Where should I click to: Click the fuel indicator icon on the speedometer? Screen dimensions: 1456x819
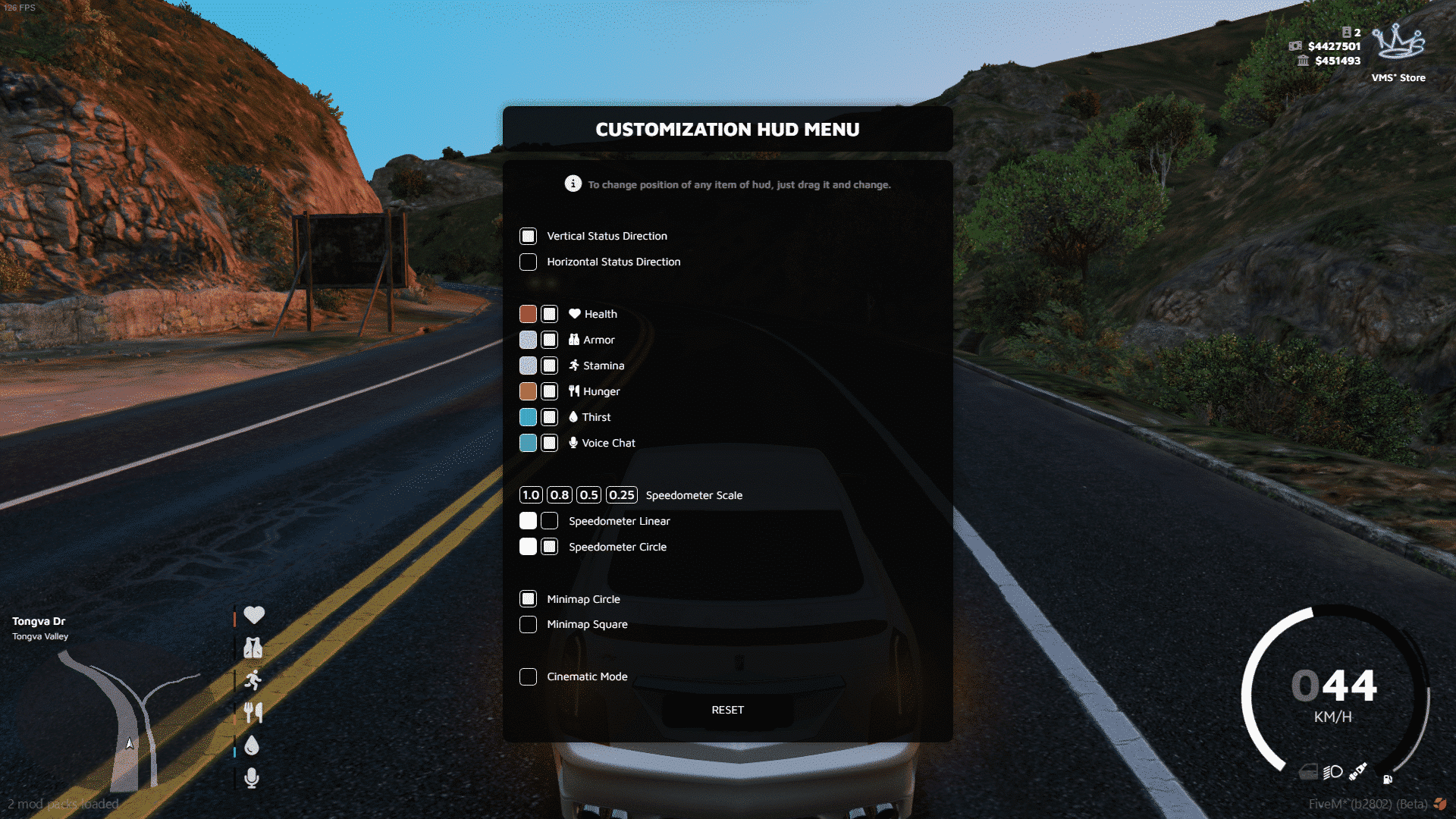tap(1388, 780)
